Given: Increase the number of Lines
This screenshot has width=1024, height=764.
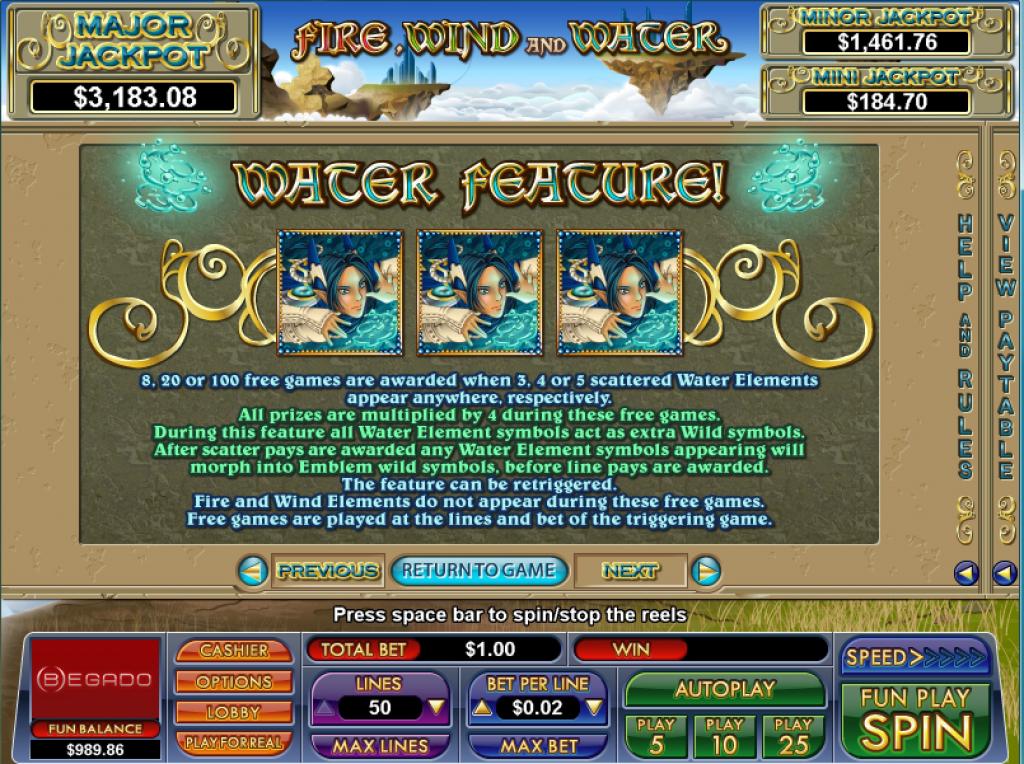Looking at the screenshot, I should [x=322, y=708].
